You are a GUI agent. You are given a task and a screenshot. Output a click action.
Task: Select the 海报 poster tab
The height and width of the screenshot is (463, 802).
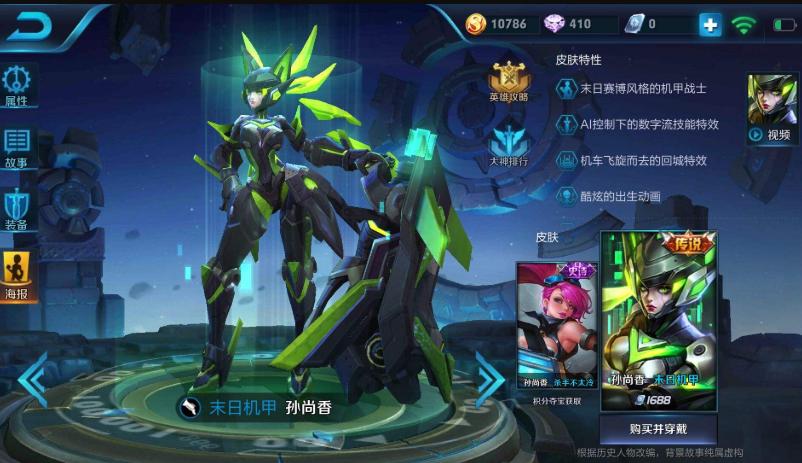click(17, 276)
